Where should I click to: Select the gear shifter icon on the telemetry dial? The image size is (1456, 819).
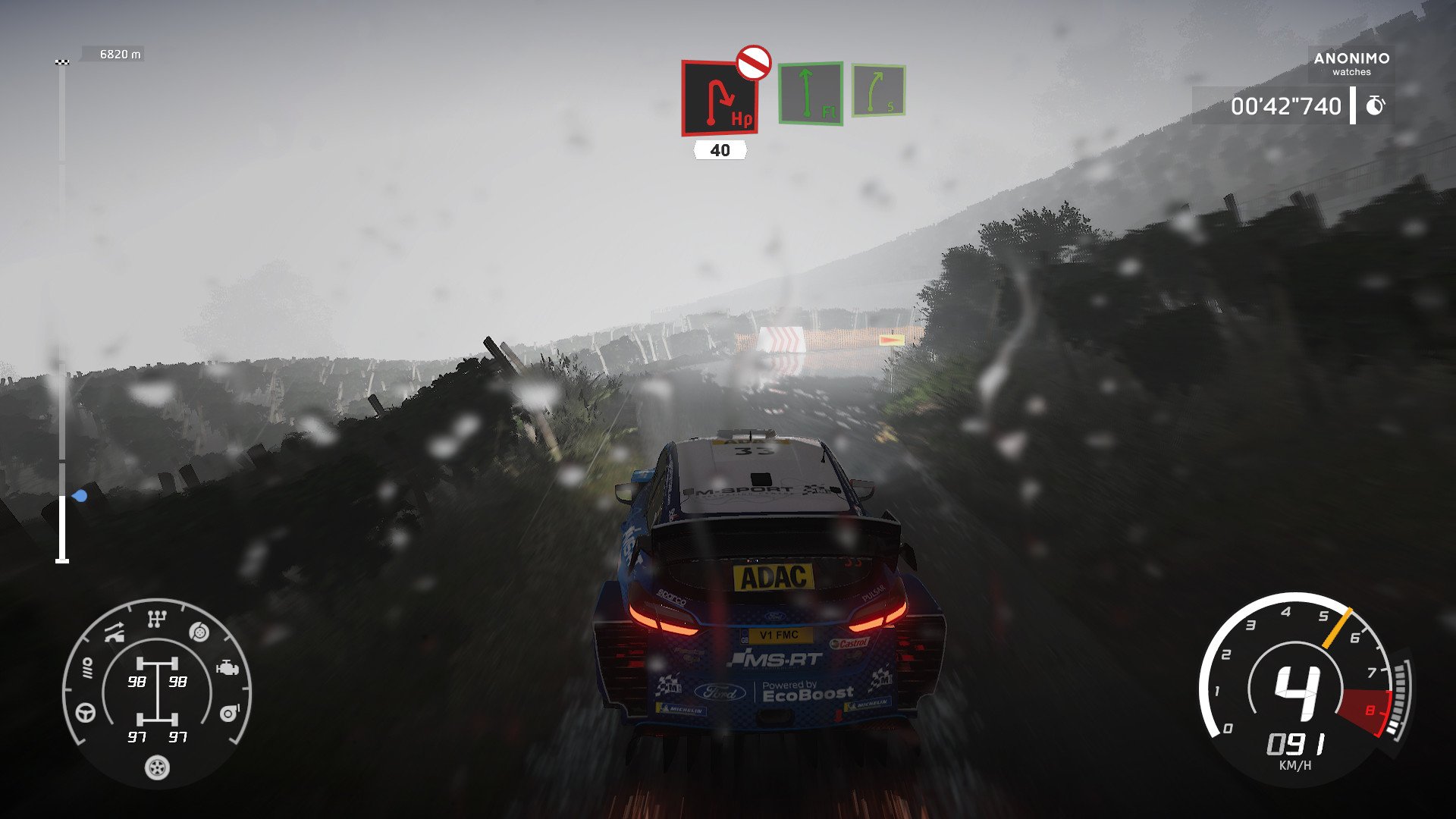(157, 618)
